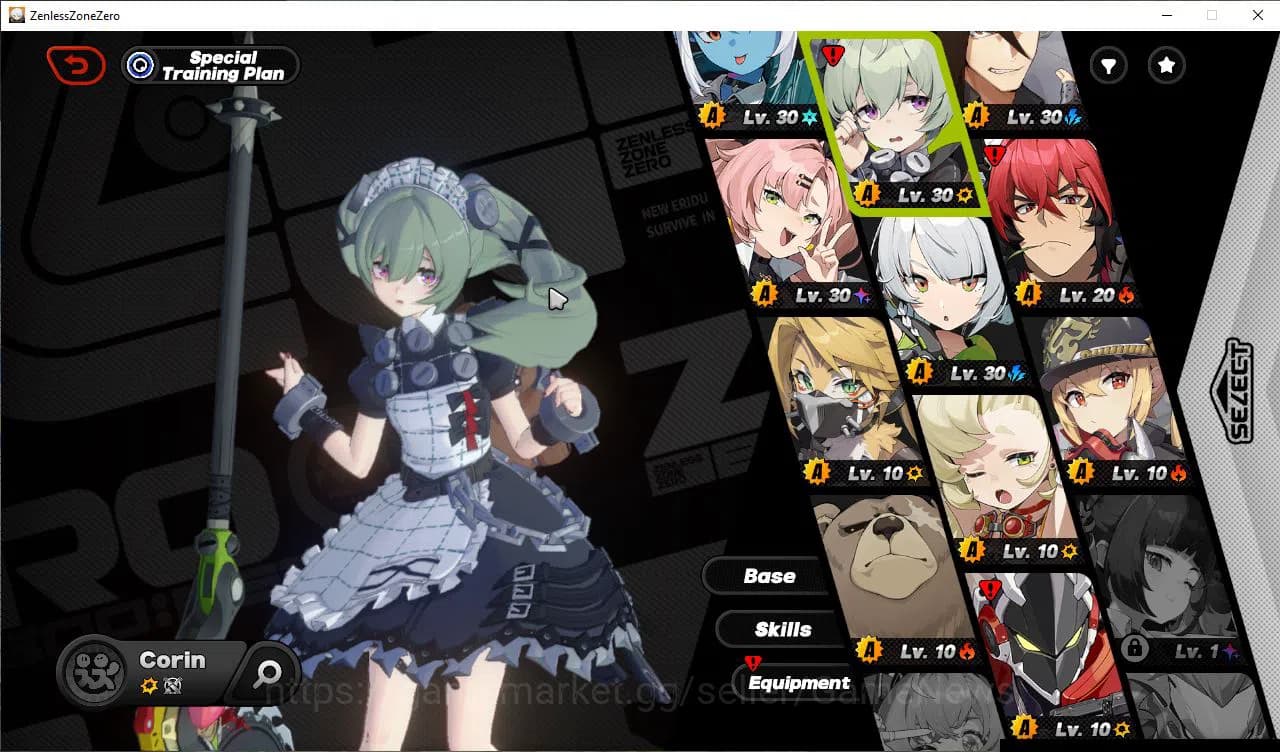
Task: Open the Equipment tab
Action: [798, 682]
